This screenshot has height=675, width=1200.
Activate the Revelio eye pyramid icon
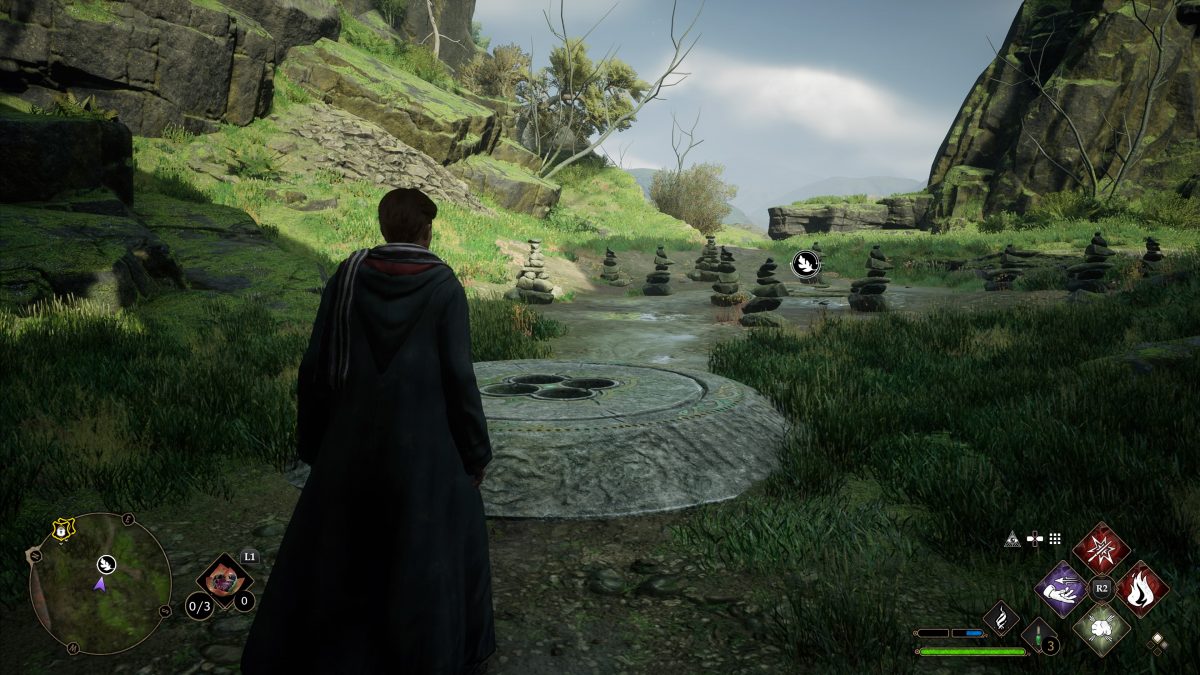click(1013, 539)
